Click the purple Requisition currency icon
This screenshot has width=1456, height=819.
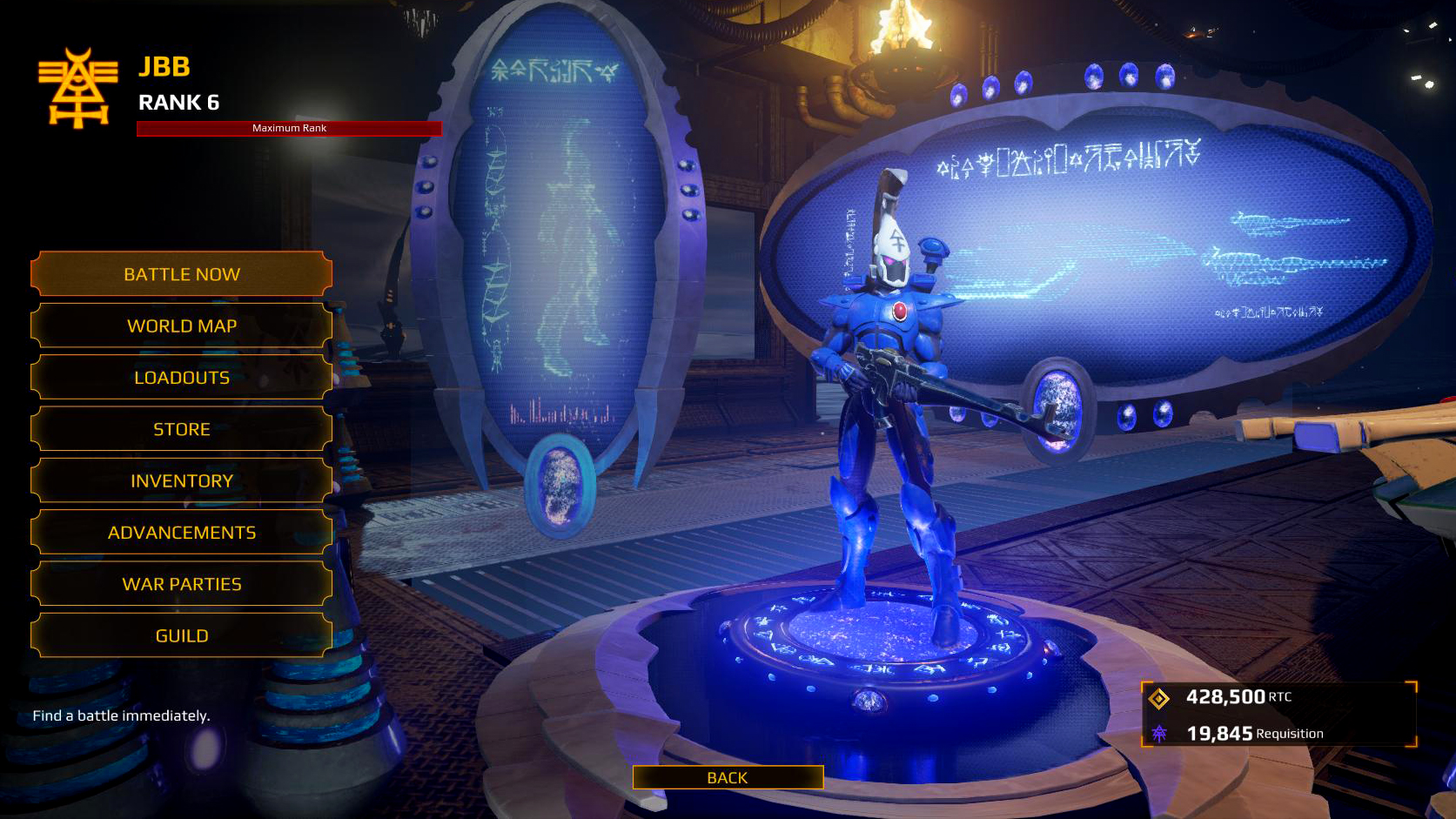1161,733
